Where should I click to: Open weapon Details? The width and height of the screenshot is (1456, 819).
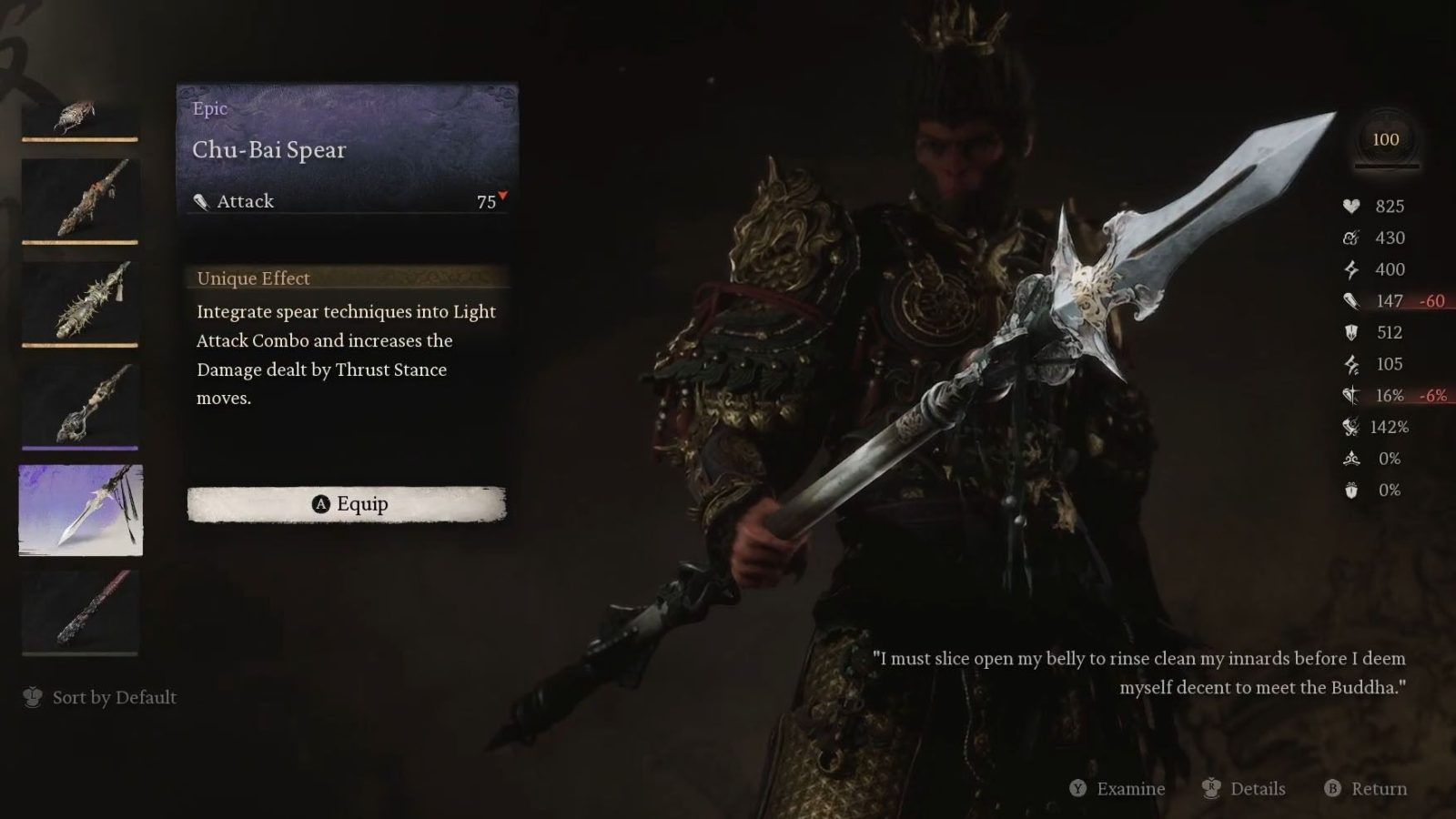point(1244,789)
